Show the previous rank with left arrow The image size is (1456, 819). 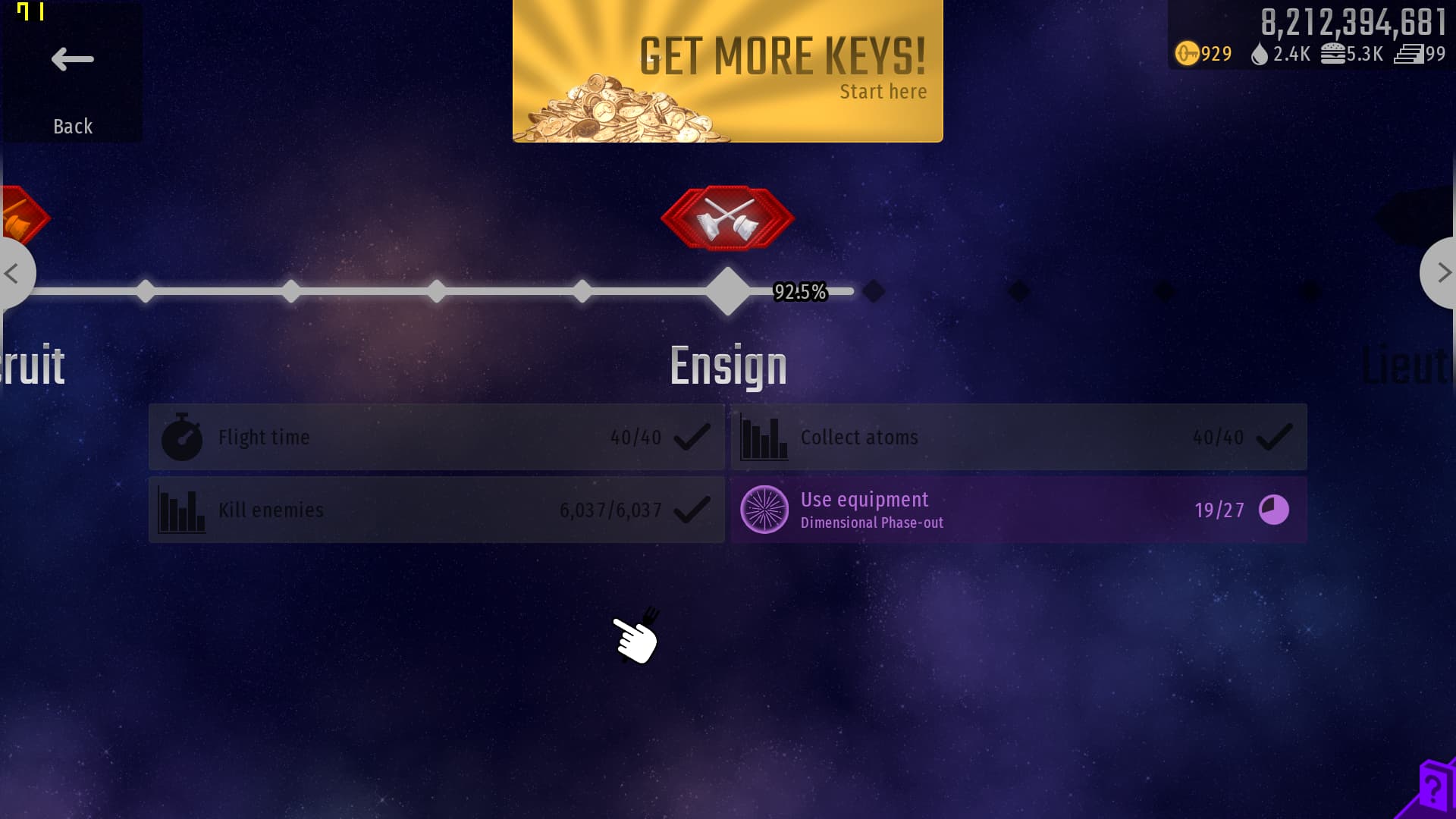[x=14, y=273]
